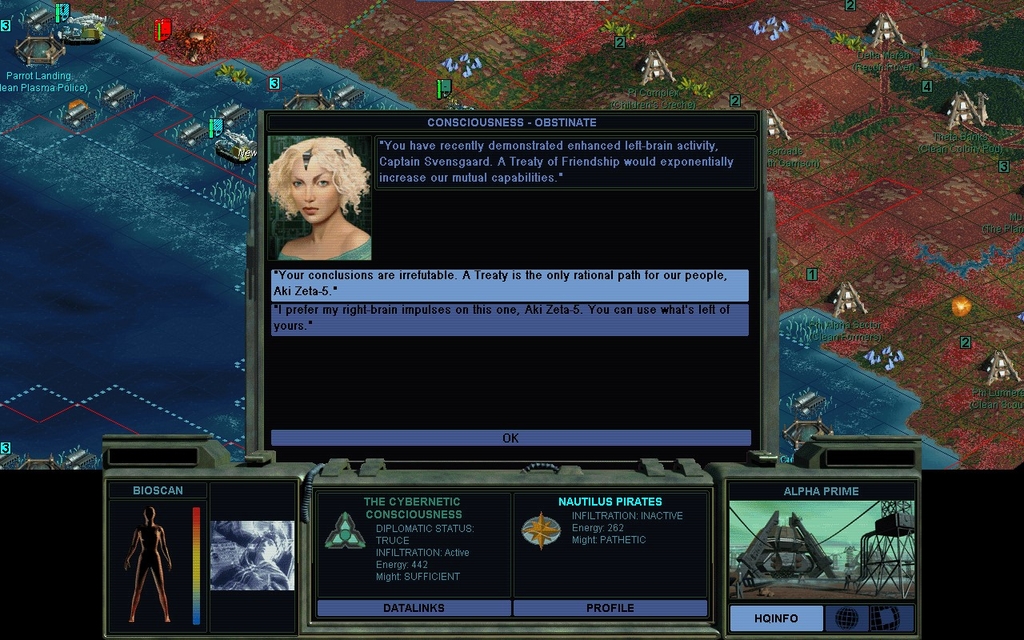This screenshot has width=1024, height=640.
Task: View the Nautilus Pirates Profile
Action: click(x=610, y=608)
